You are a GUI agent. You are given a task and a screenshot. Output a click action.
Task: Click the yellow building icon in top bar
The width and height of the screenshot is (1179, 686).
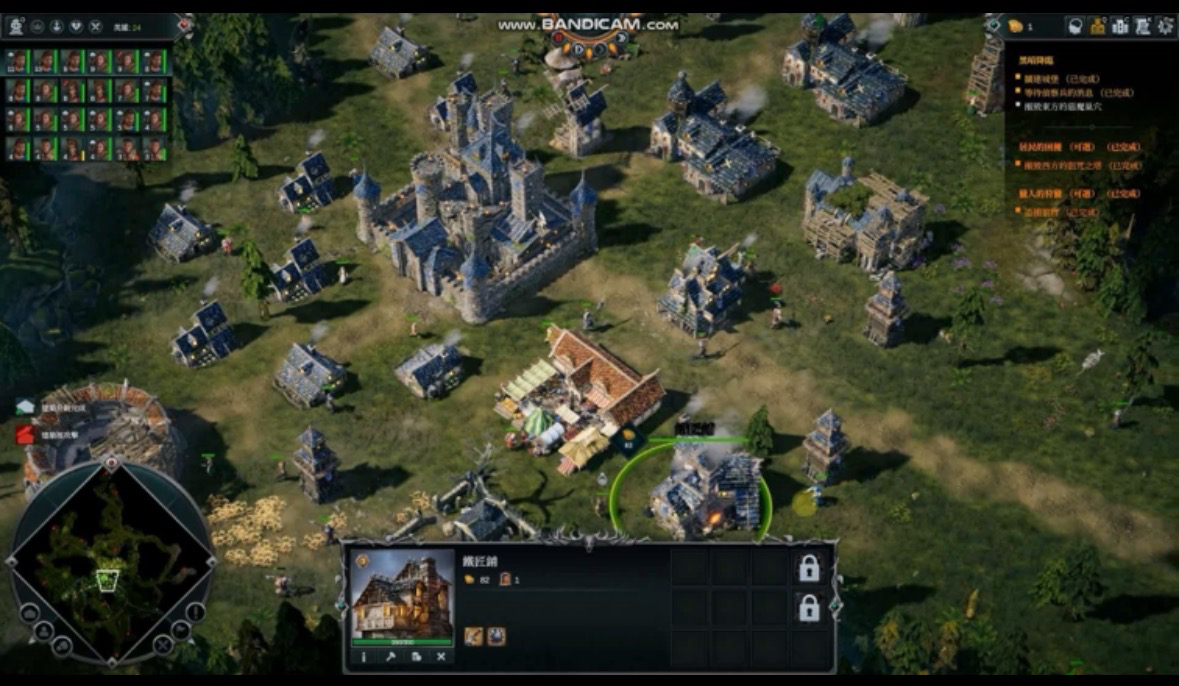[1097, 27]
